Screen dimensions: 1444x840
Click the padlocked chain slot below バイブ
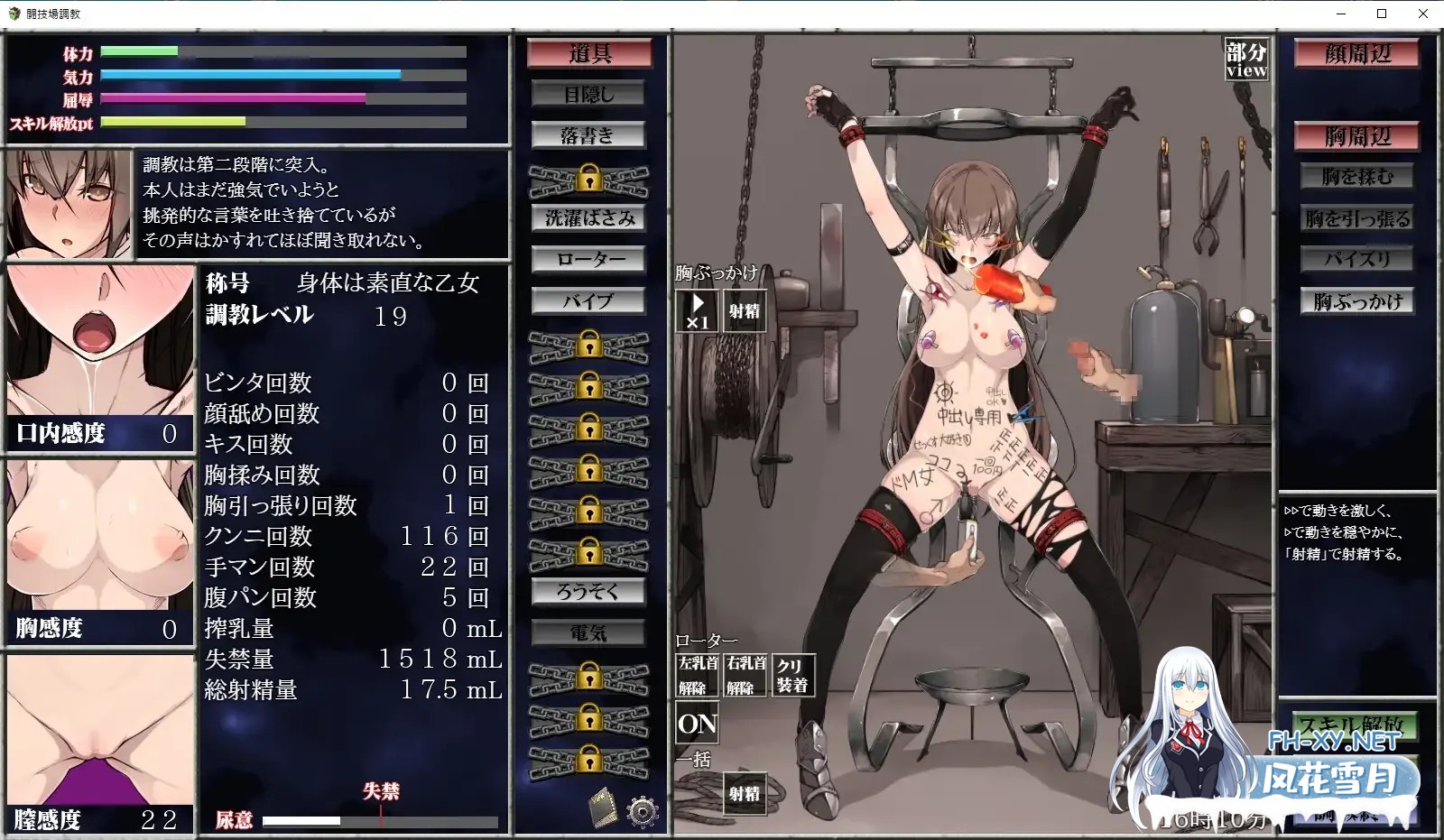pos(589,345)
